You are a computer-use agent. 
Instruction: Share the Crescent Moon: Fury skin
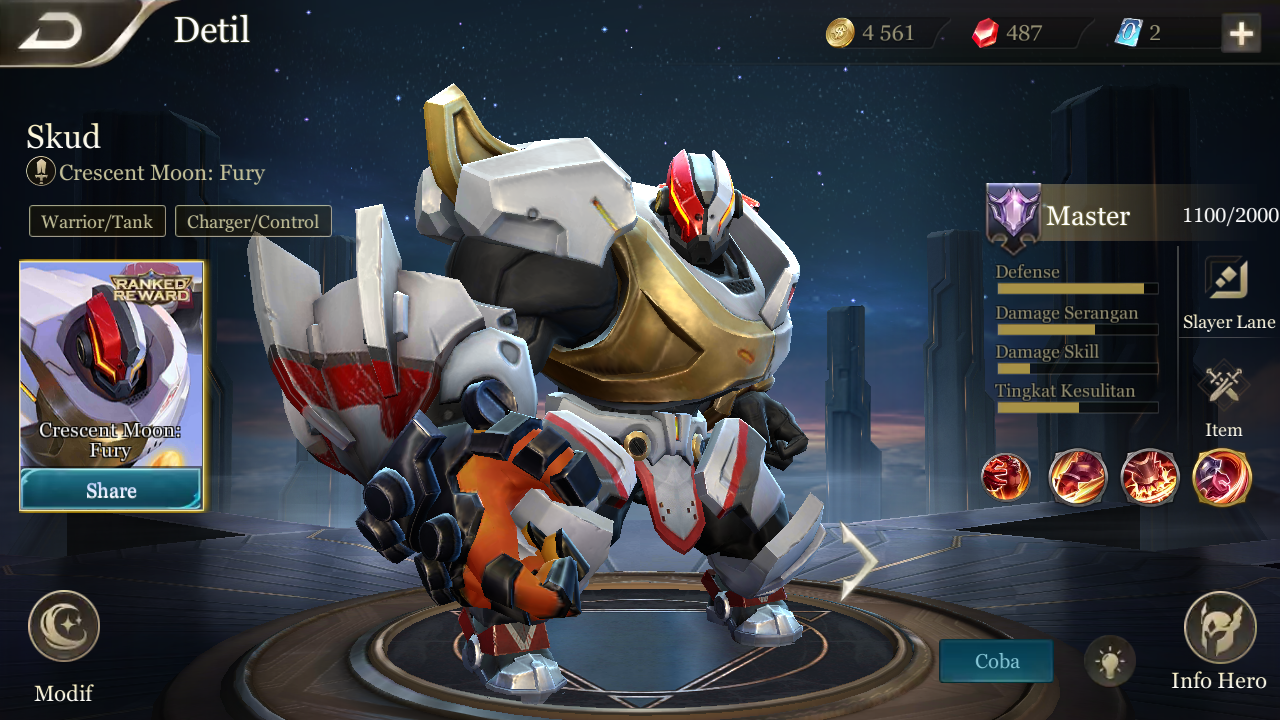[111, 490]
